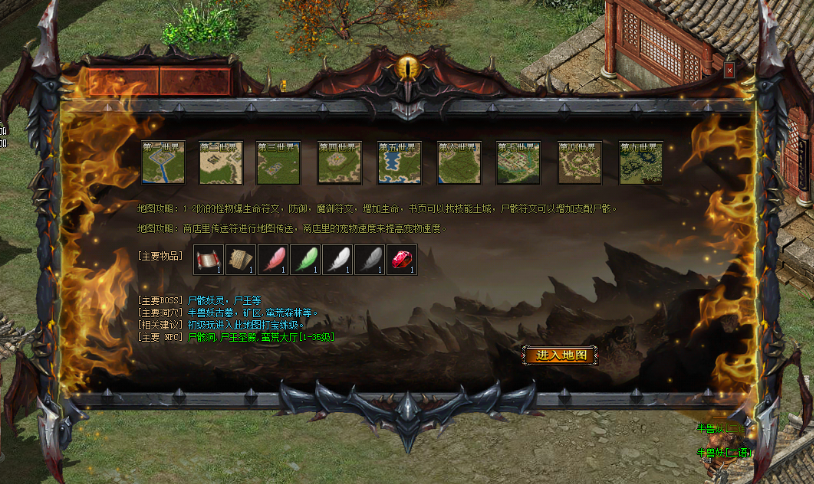Open the sixth world map thumbnail
Viewport: 814px width, 484px height.
[459, 163]
